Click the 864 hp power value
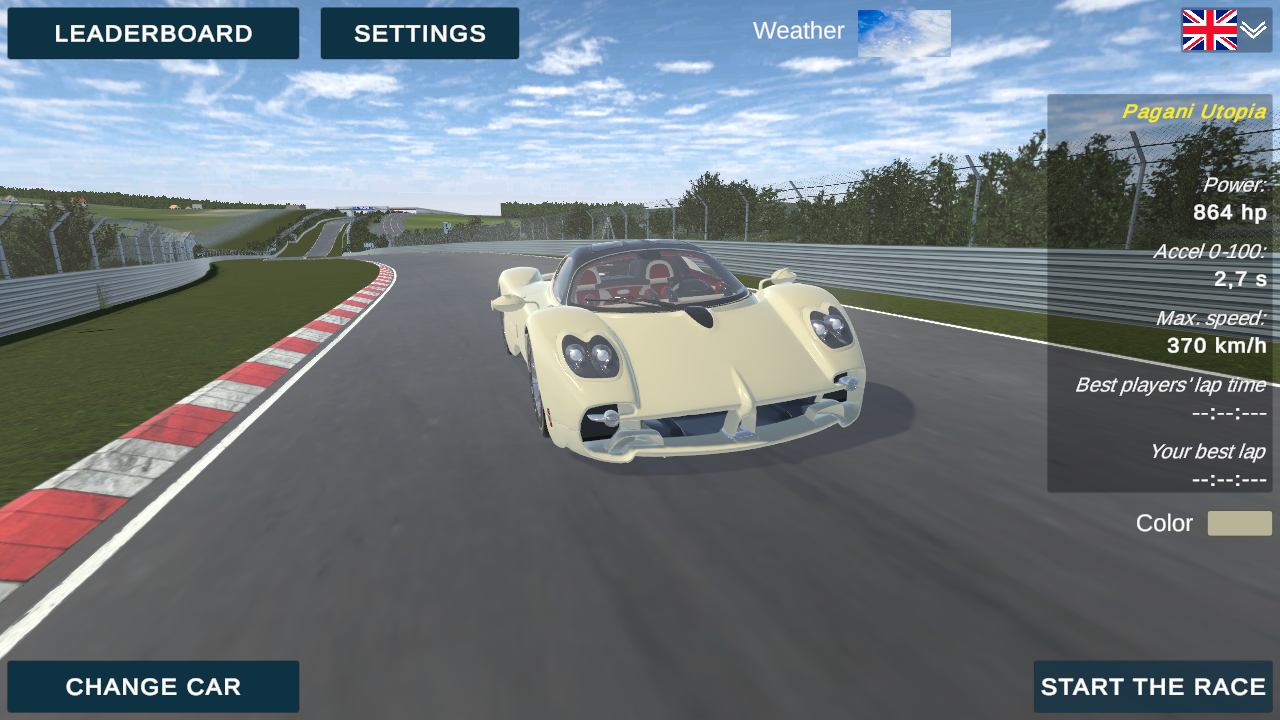 [x=1230, y=212]
